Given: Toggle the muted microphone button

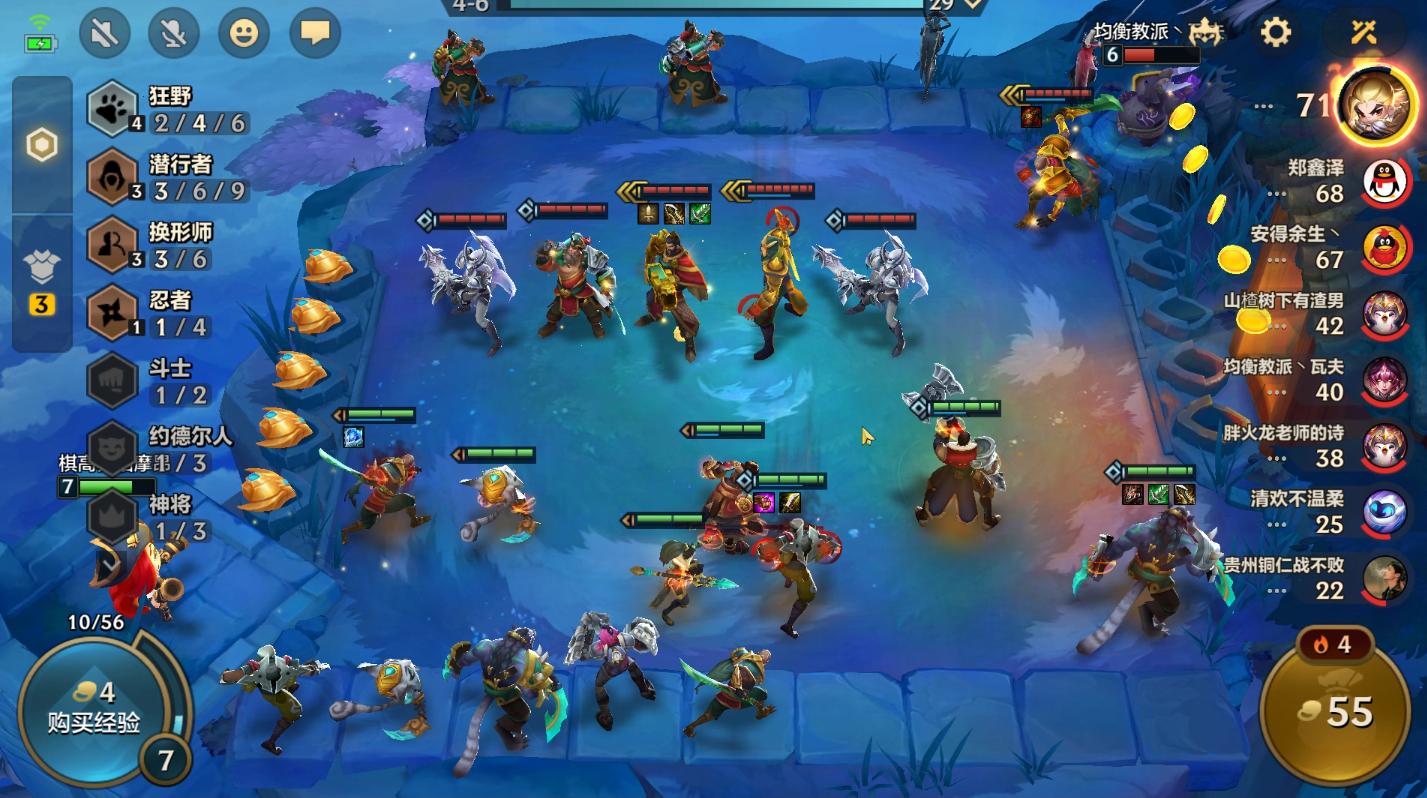Looking at the screenshot, I should pyautogui.click(x=174, y=34).
